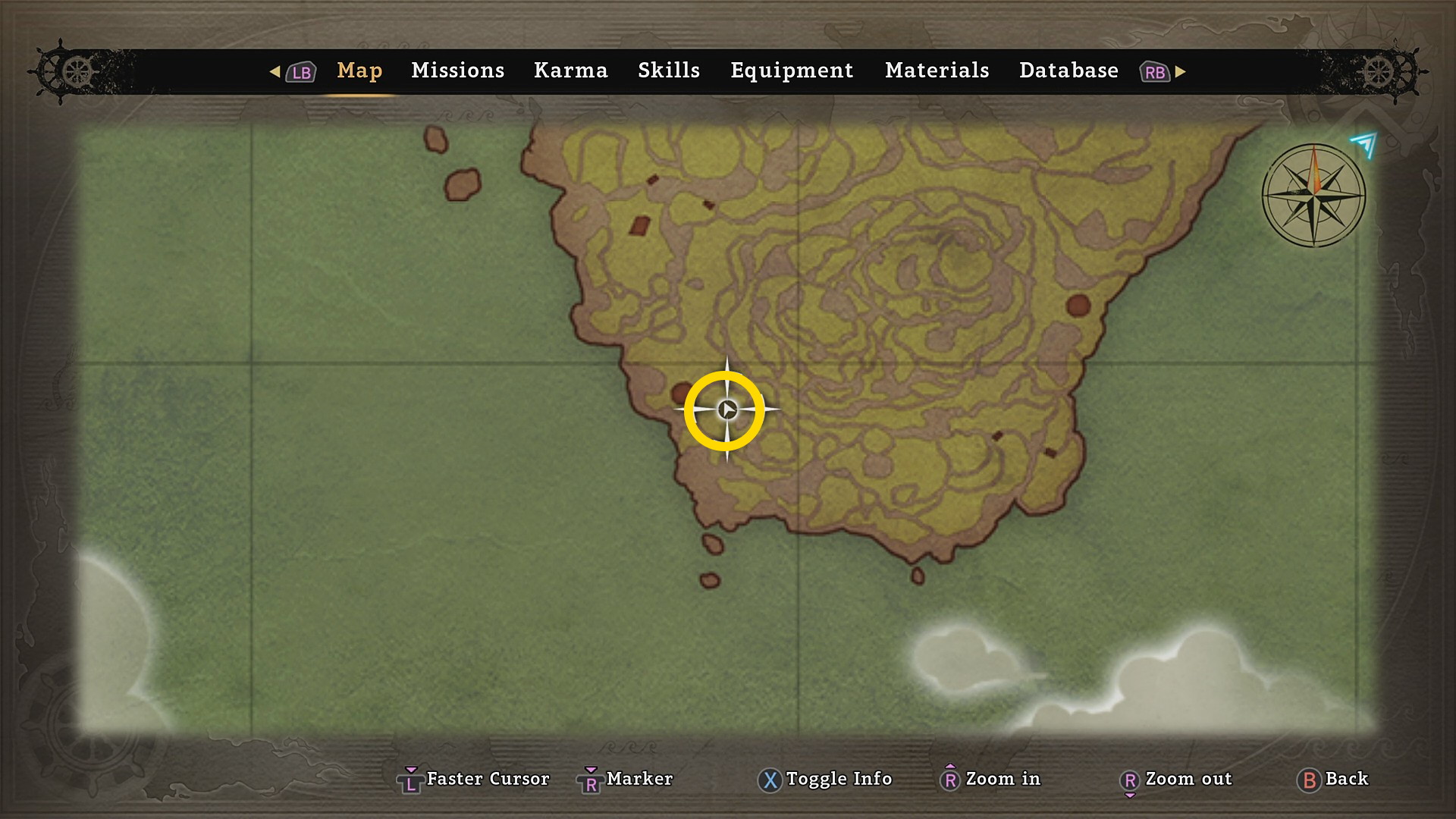Select the Karma tab
This screenshot has height=819, width=1456.
(570, 71)
